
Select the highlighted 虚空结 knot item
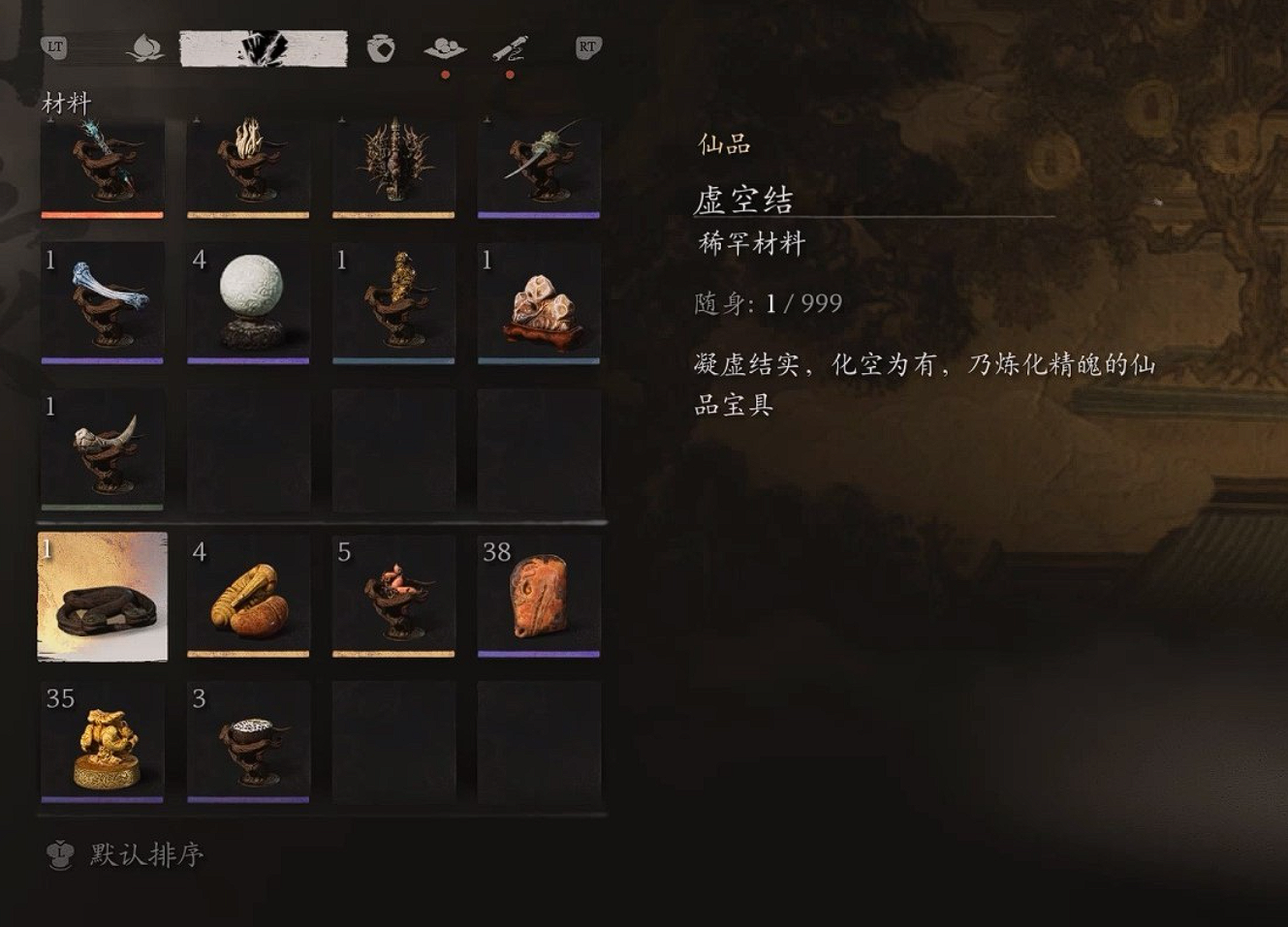tap(102, 596)
